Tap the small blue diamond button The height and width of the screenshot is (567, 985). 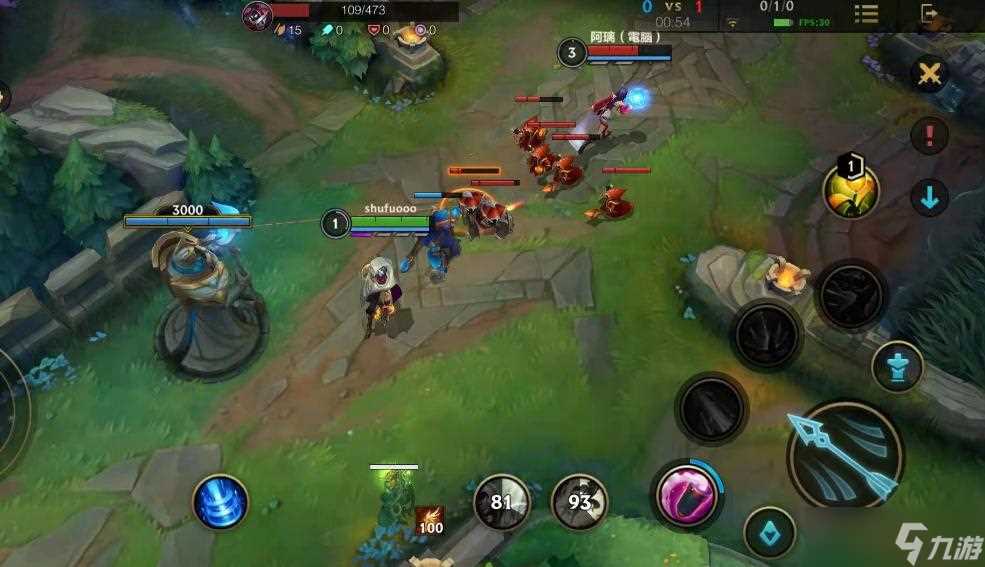coord(769,532)
